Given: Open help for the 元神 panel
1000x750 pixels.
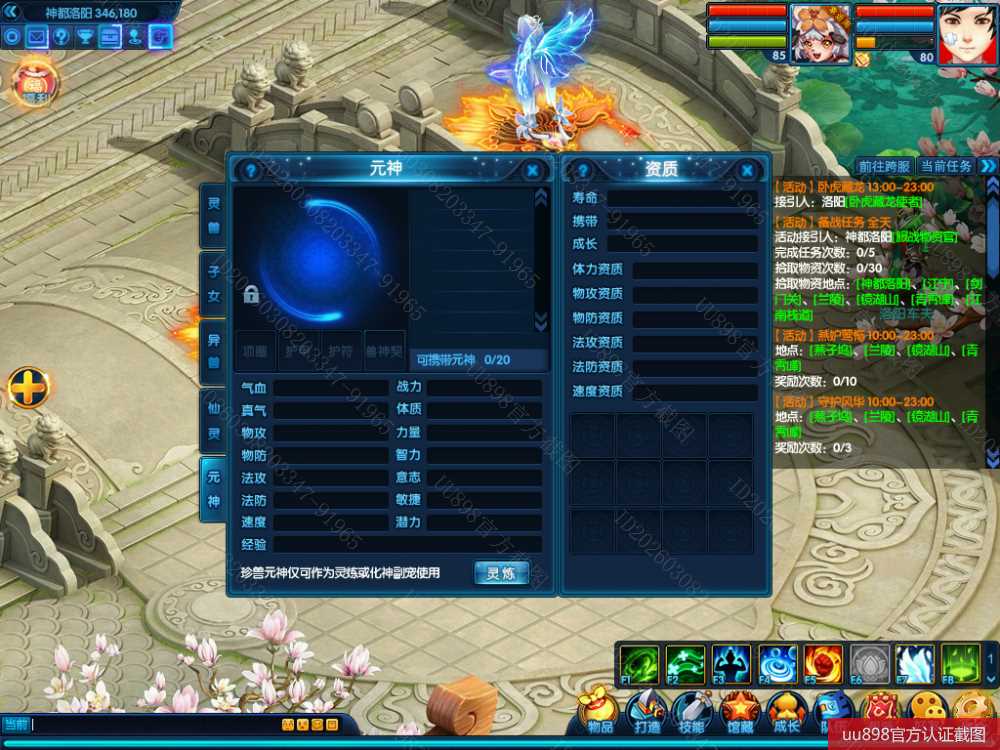Looking at the screenshot, I should [251, 171].
